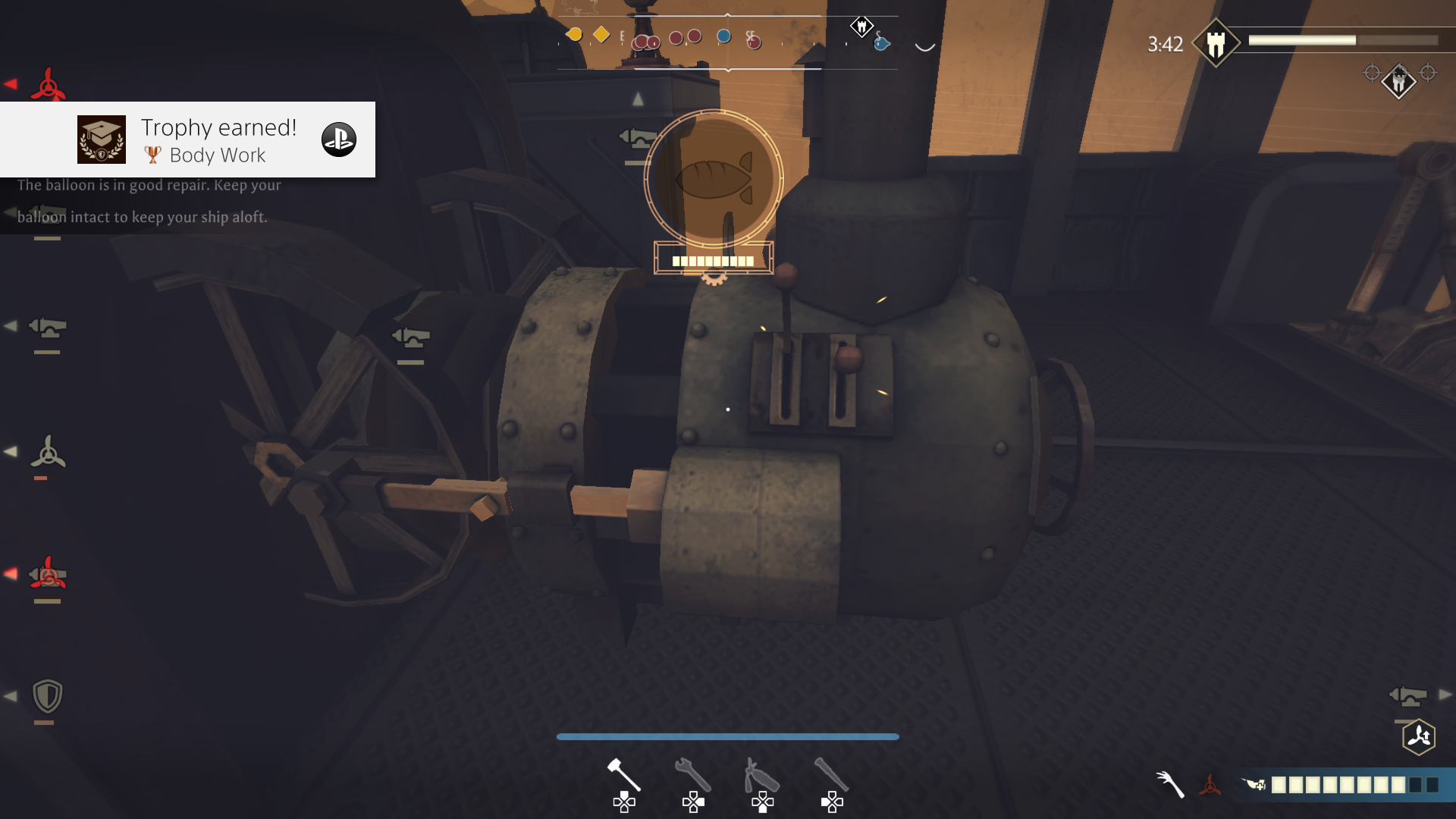The width and height of the screenshot is (1456, 819).
Task: Click the crosshair targeting widget below the match timer
Action: coord(1398,80)
